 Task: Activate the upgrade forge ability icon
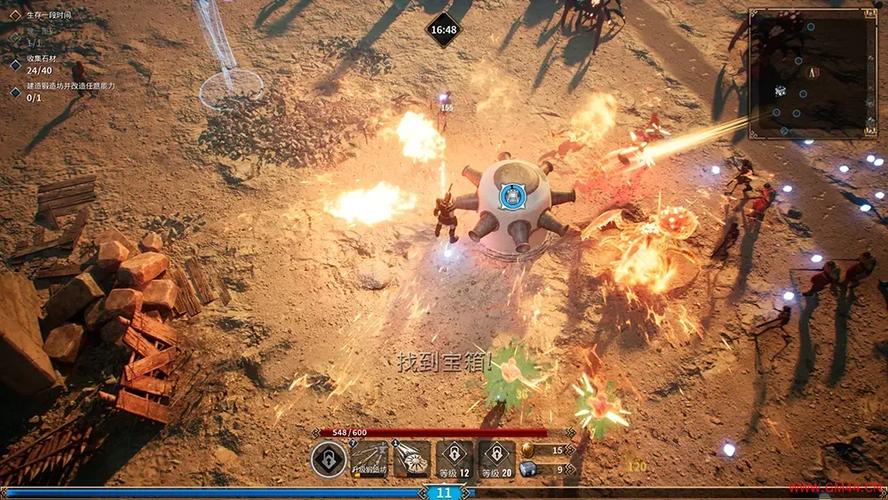coord(369,459)
